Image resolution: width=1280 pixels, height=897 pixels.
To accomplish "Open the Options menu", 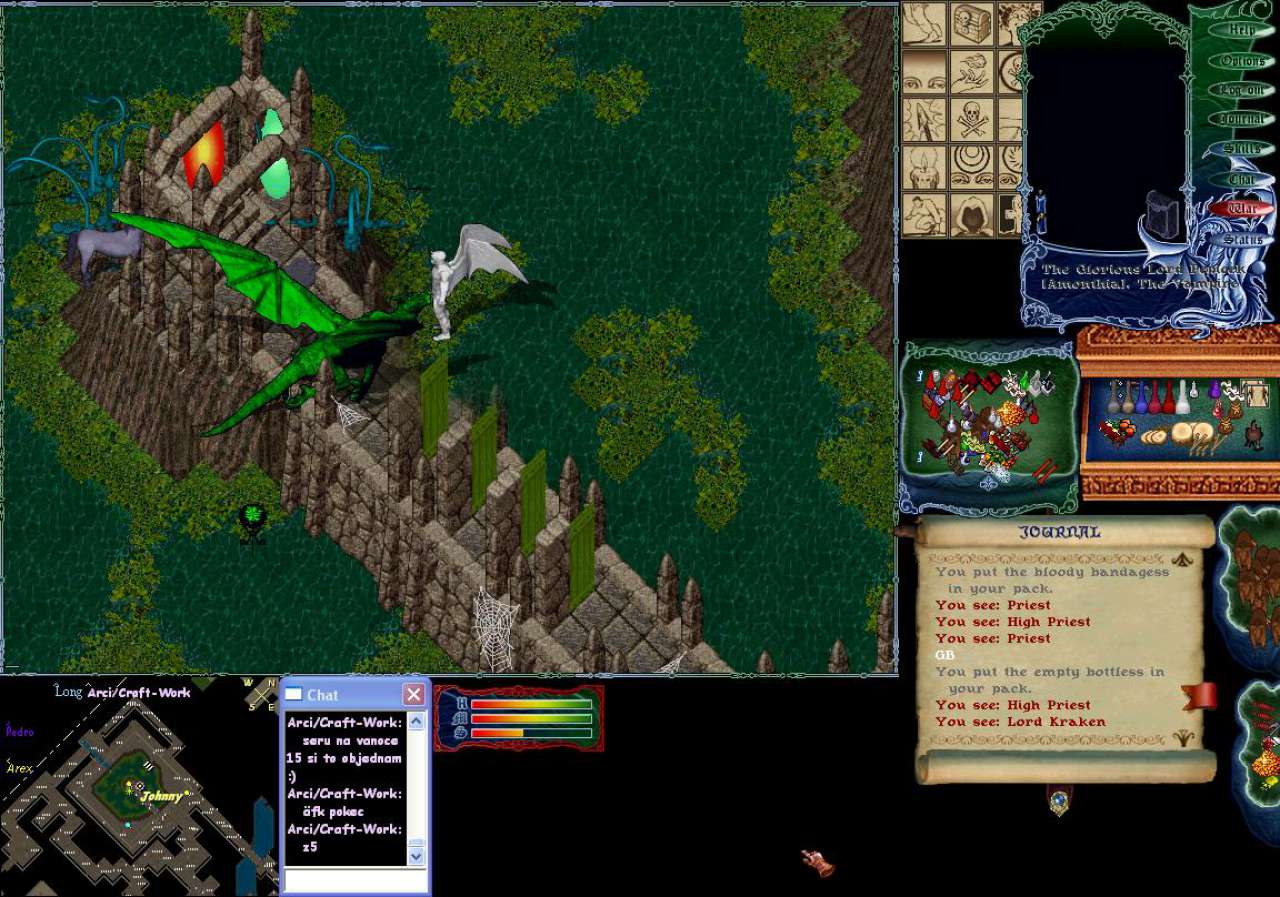I will point(1242,61).
